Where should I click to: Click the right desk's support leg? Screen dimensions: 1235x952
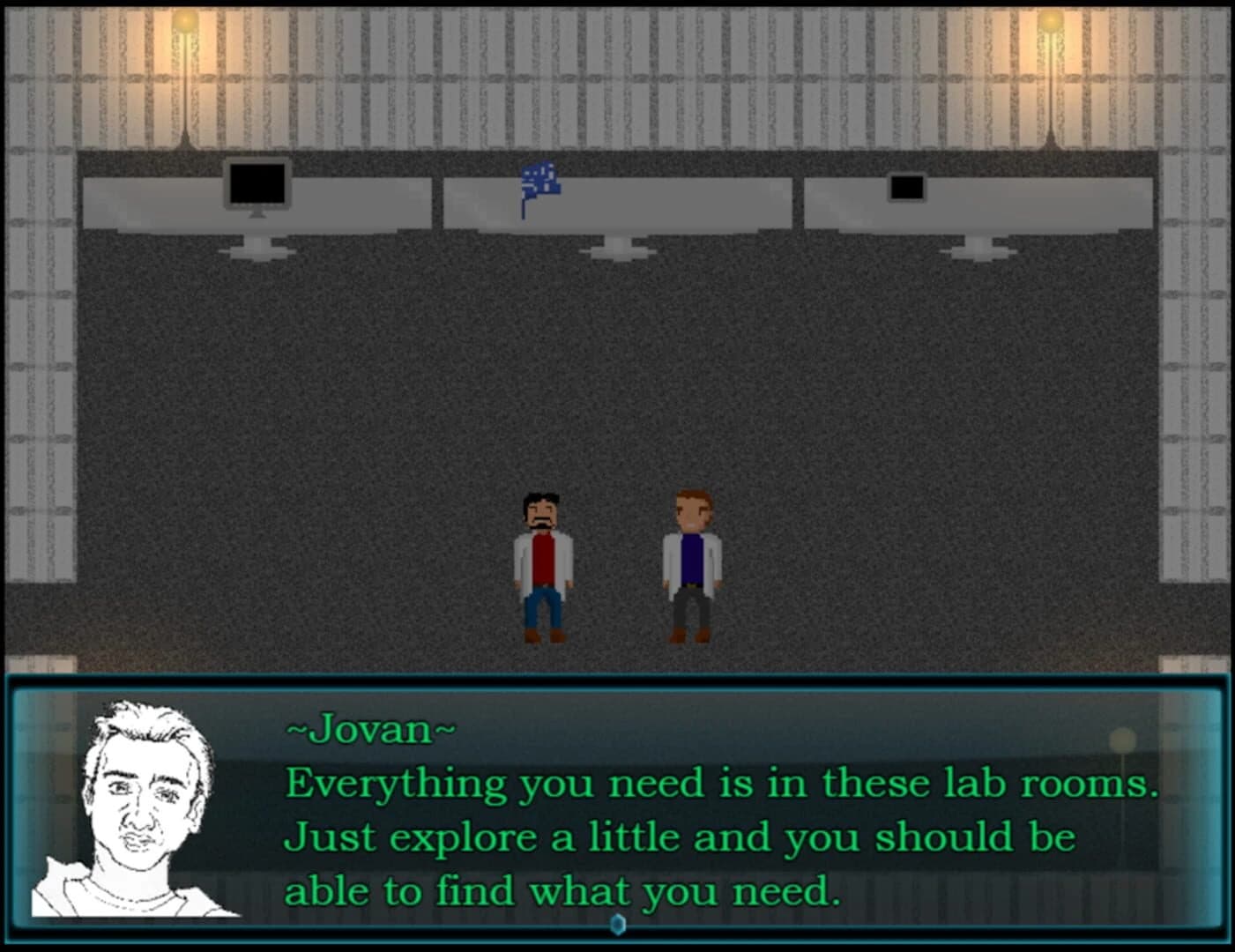point(978,249)
